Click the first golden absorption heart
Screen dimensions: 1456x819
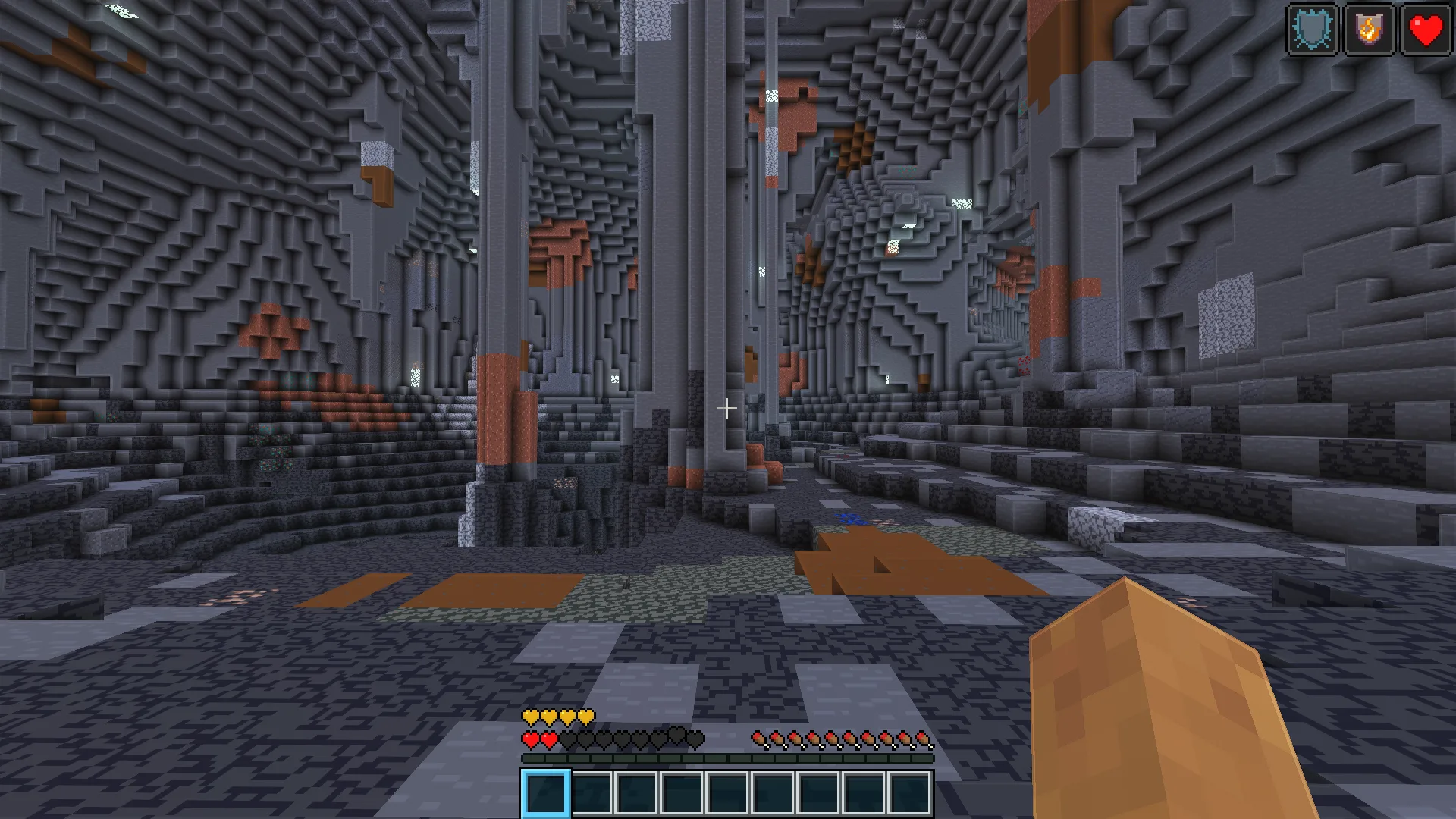point(531,715)
